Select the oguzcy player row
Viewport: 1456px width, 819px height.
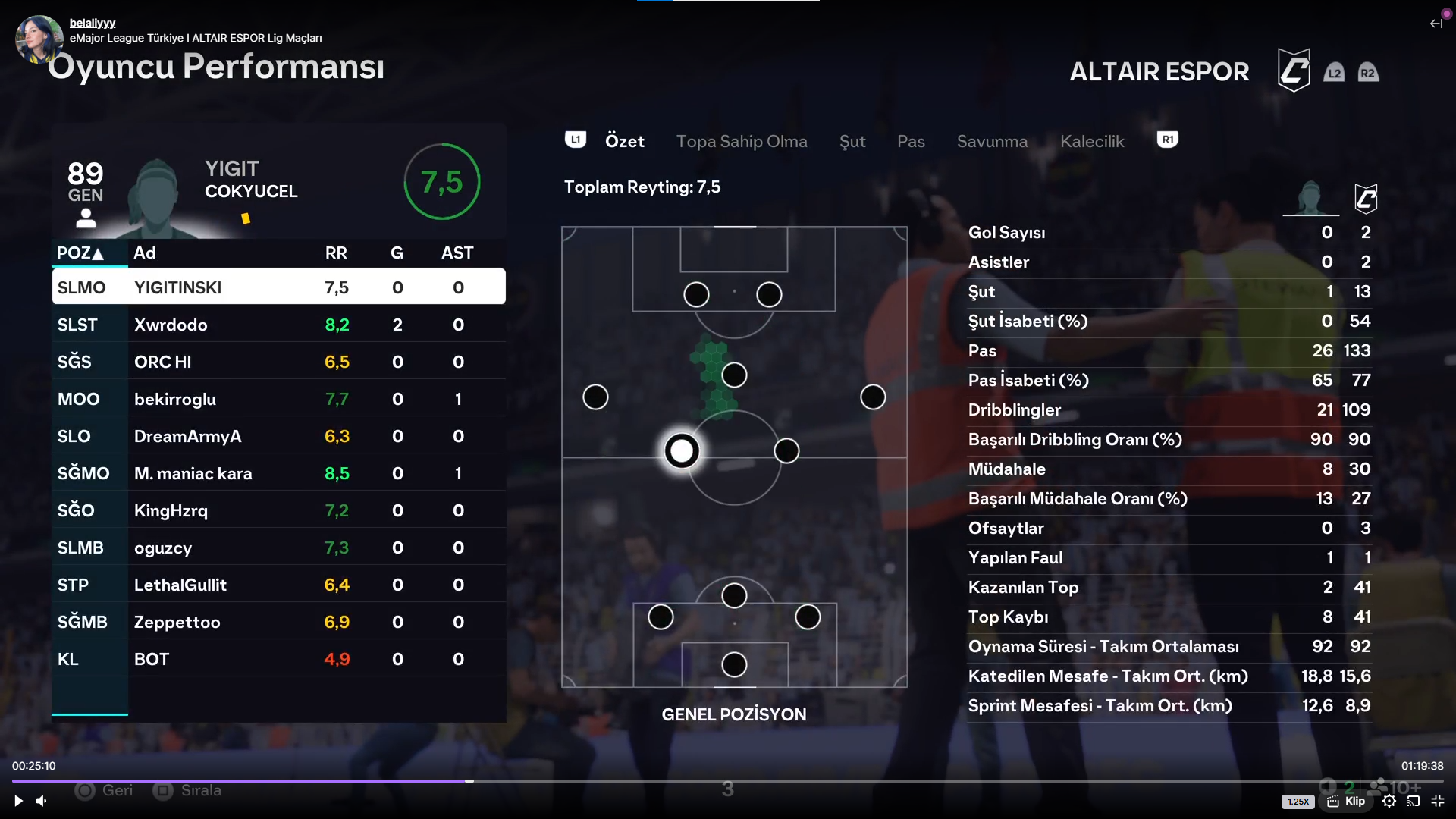pyautogui.click(x=278, y=548)
